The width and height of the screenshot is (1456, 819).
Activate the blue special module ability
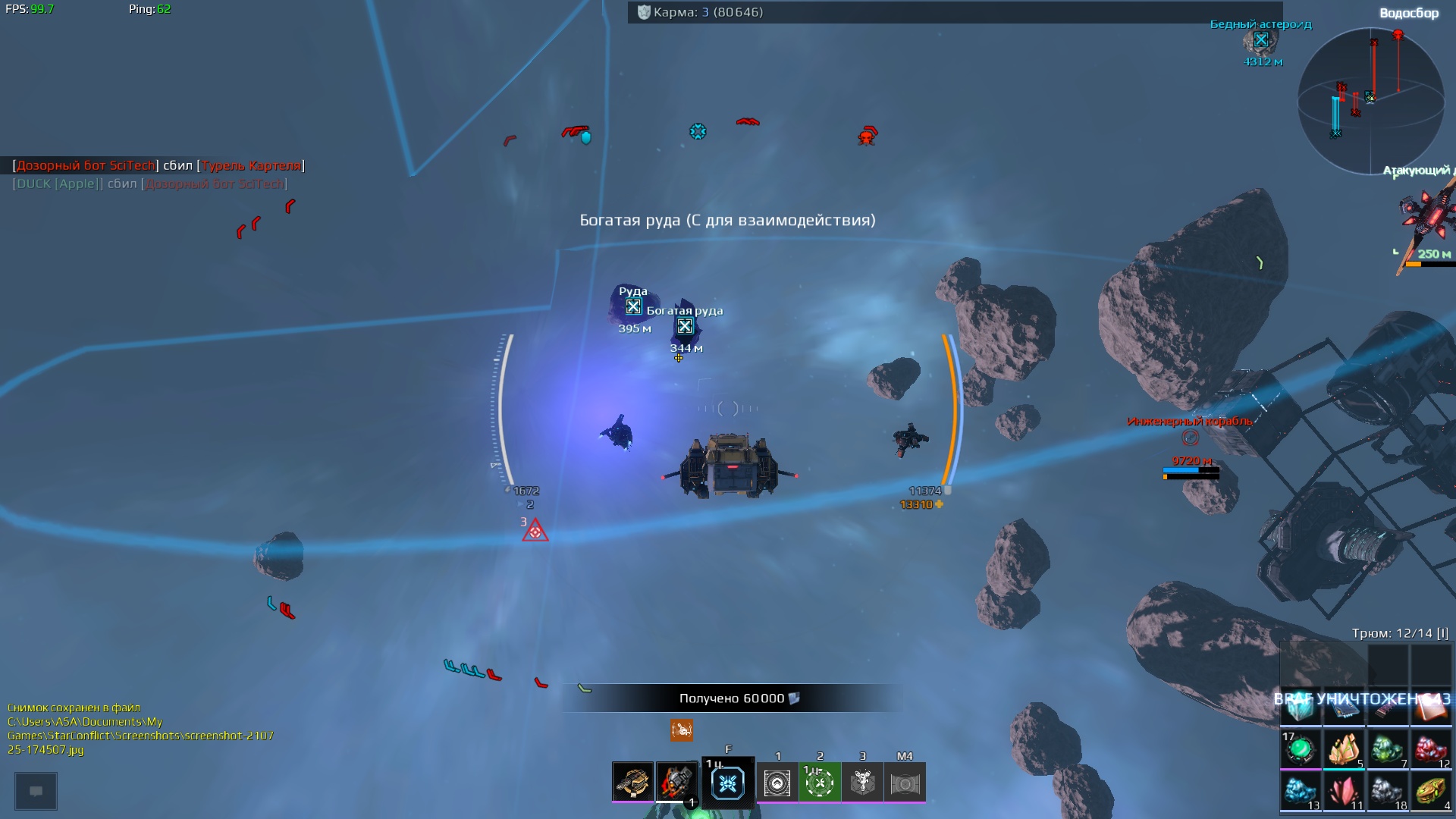click(728, 783)
